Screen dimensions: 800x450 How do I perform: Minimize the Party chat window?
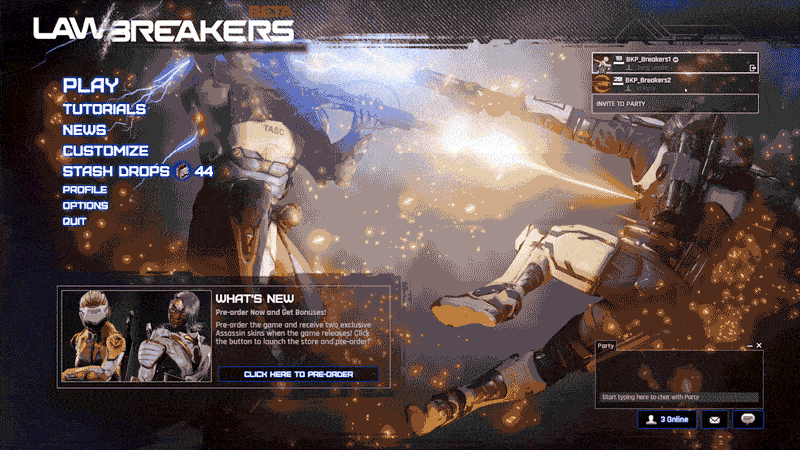[x=749, y=345]
